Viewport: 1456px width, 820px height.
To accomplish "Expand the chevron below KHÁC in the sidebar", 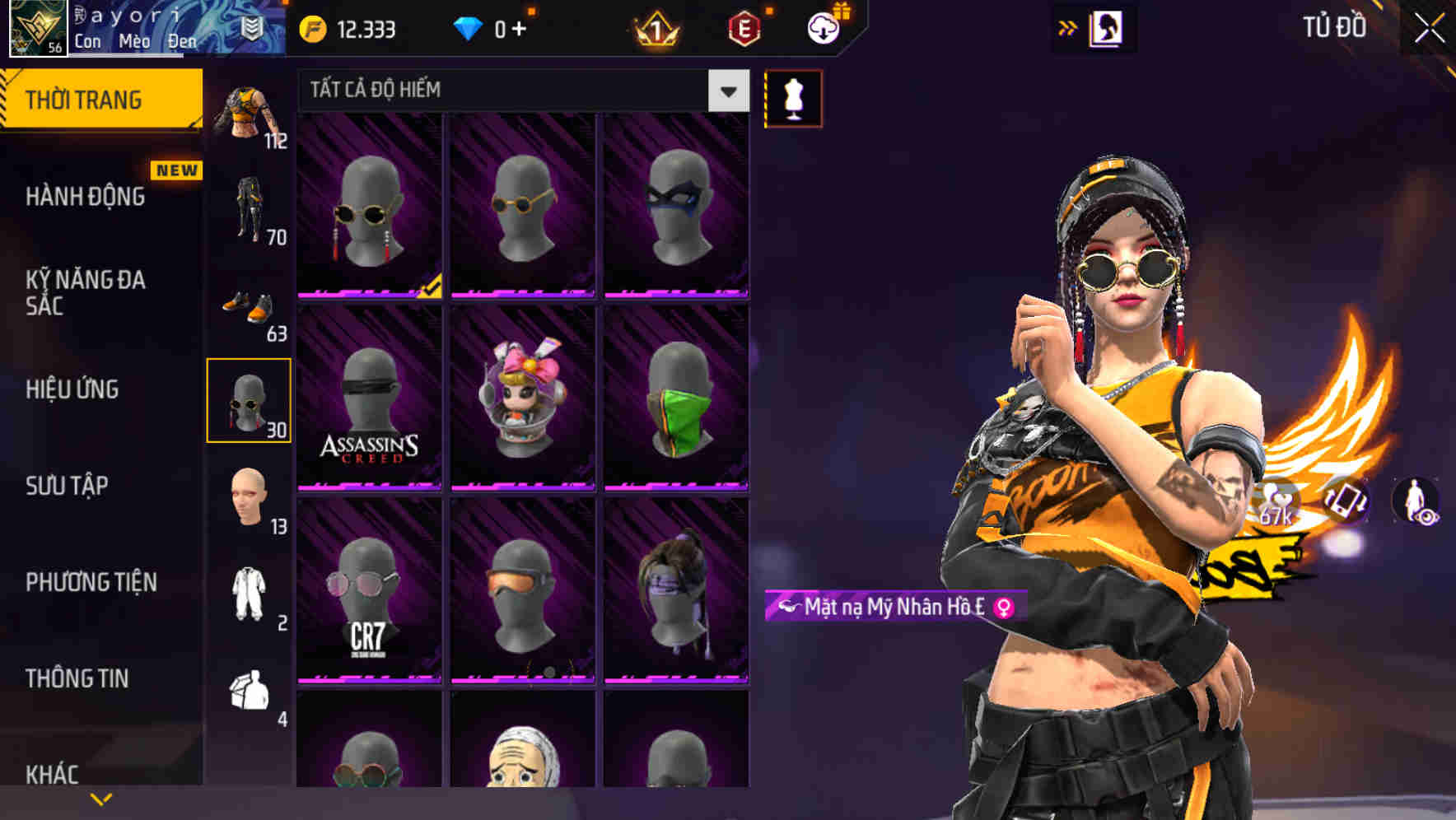I will pyautogui.click(x=101, y=798).
